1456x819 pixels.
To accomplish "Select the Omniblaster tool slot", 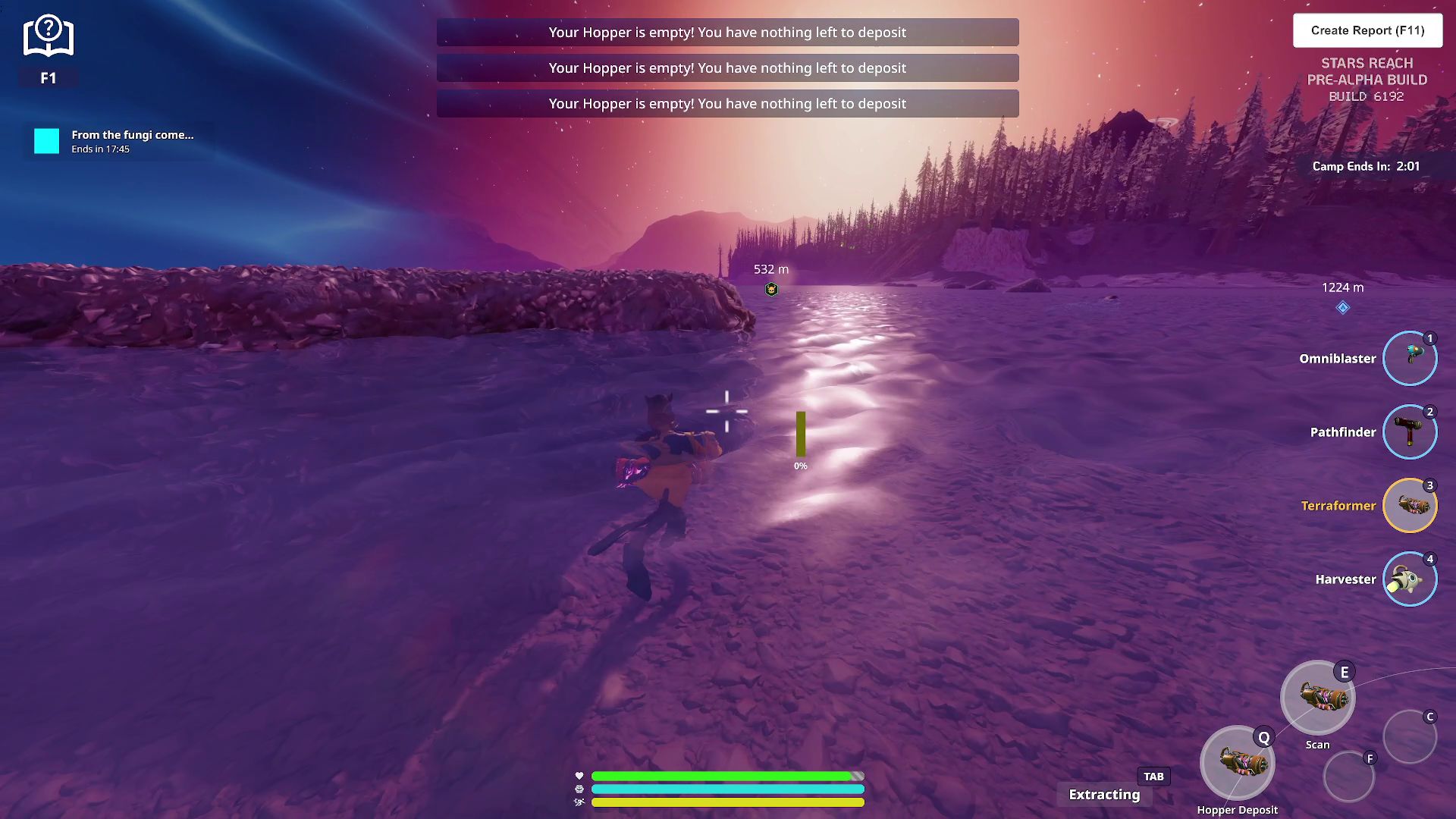I will click(x=1409, y=358).
